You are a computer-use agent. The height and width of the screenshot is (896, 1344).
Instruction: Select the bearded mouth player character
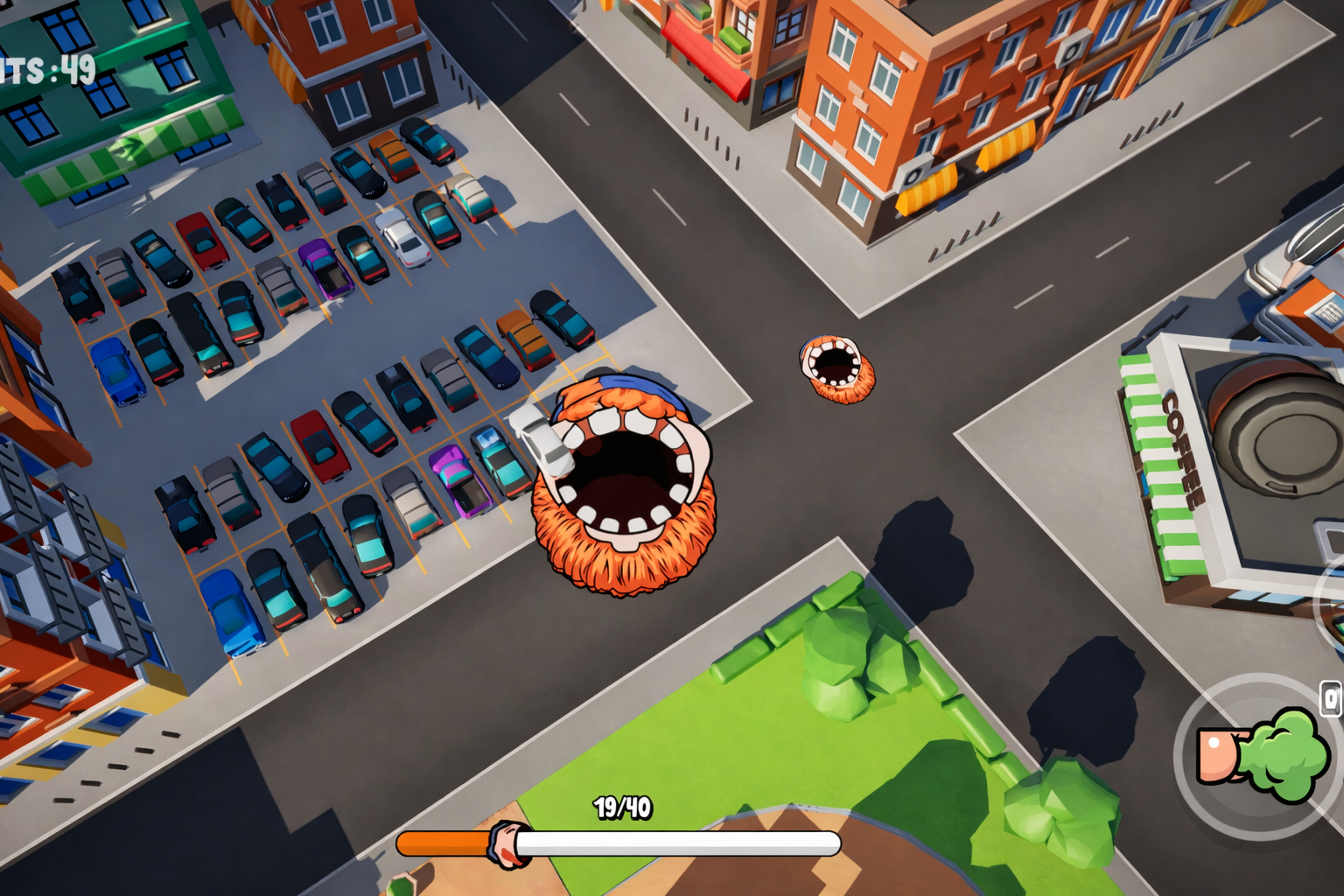621,477
